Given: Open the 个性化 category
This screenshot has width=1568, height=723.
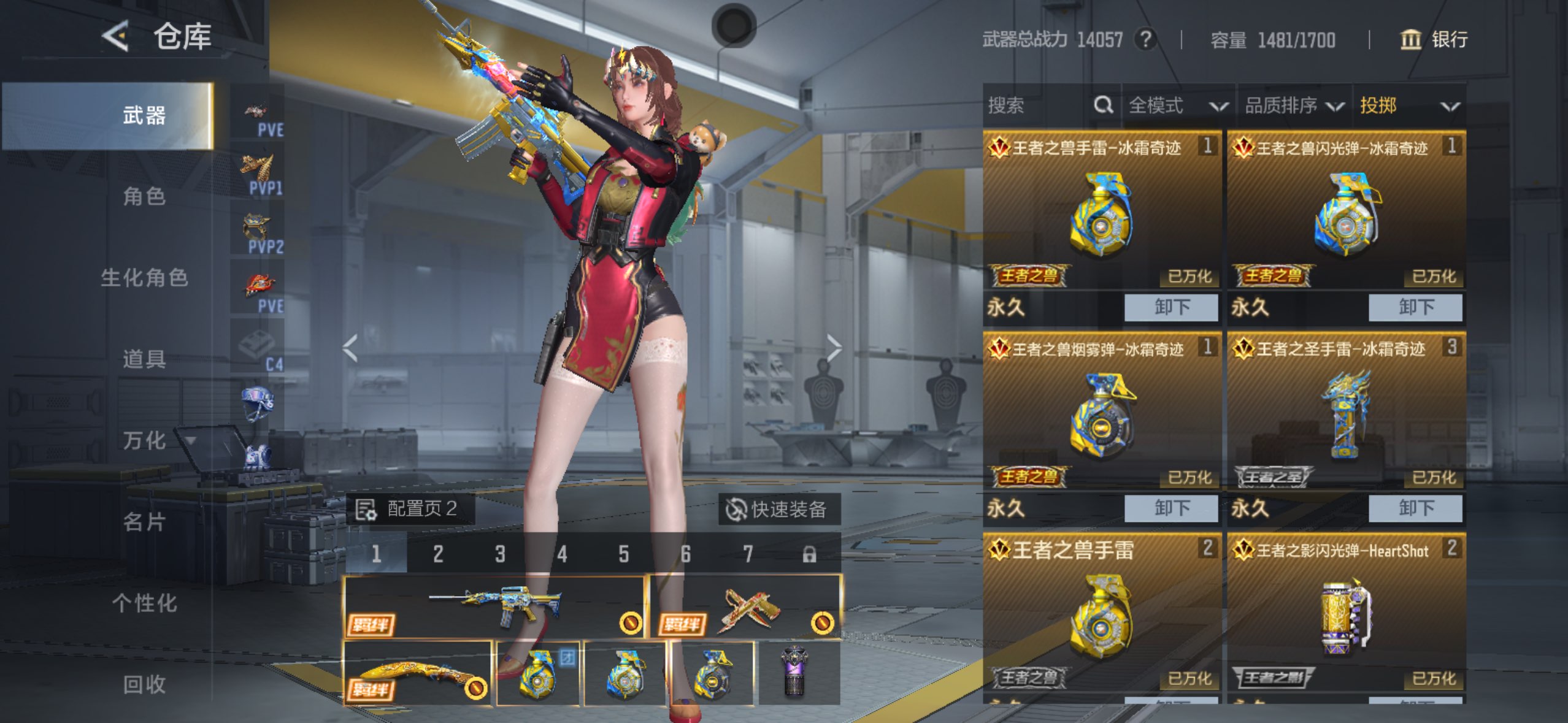Looking at the screenshot, I should tap(144, 603).
